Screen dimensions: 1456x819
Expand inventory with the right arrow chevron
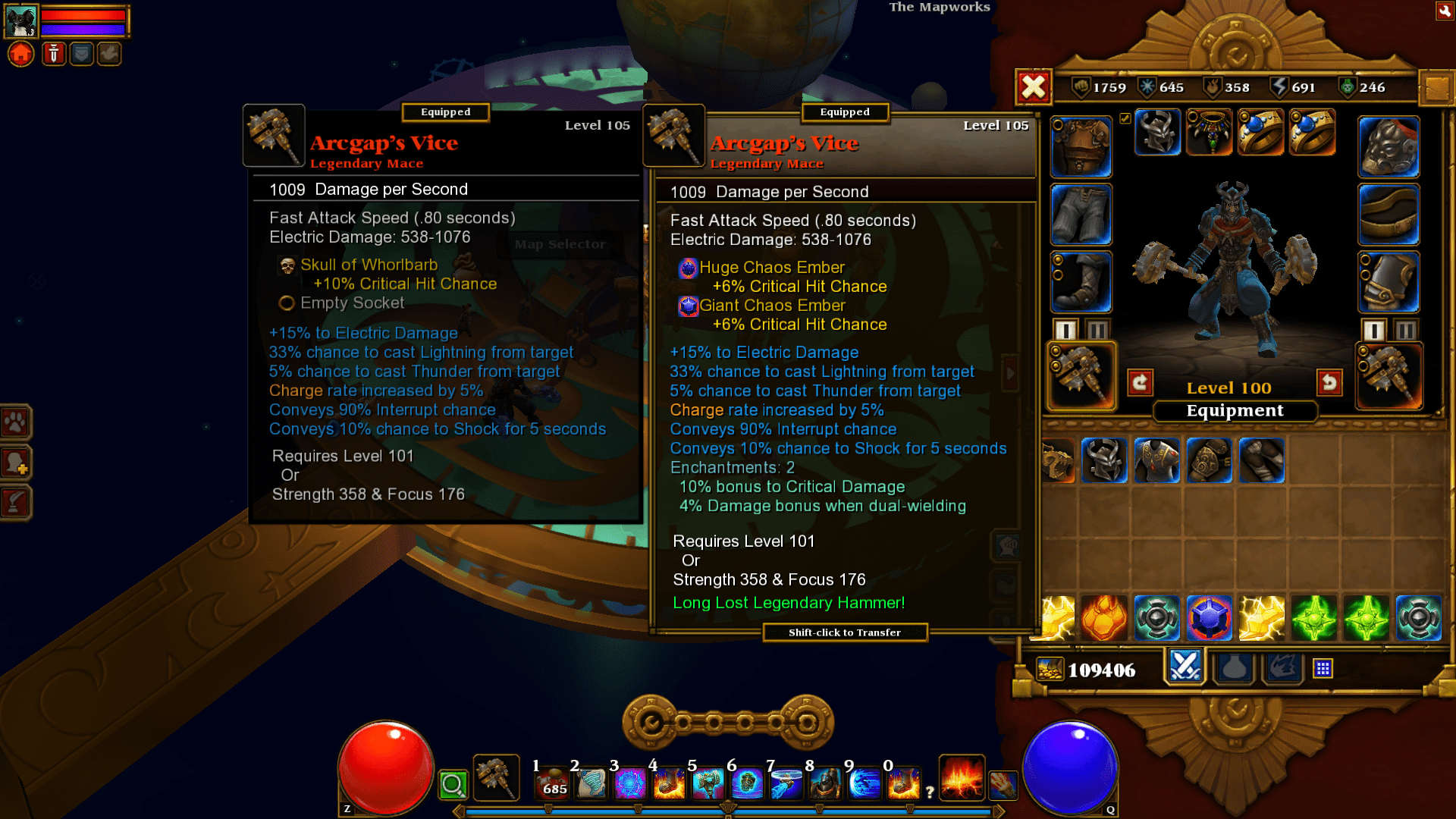[x=1009, y=373]
